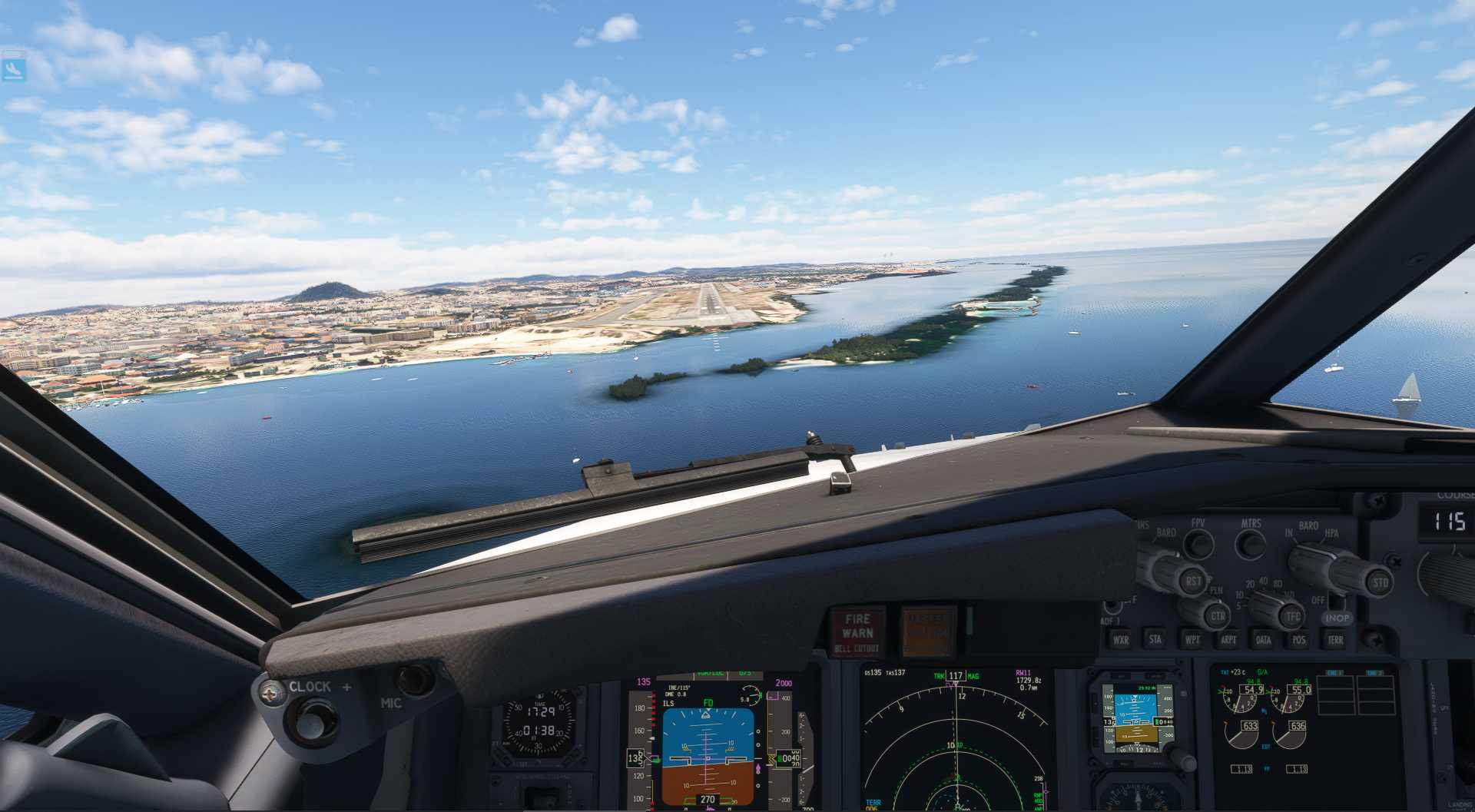The width and height of the screenshot is (1475, 812).
Task: Push the FPV flight path vector button
Action: pos(1197,543)
